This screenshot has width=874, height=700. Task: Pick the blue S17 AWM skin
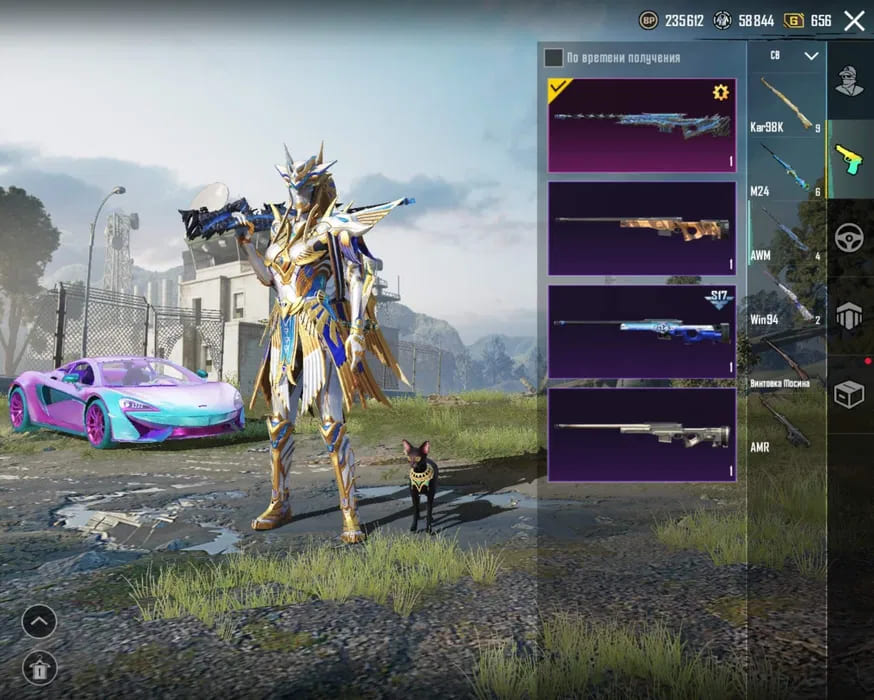click(x=641, y=331)
